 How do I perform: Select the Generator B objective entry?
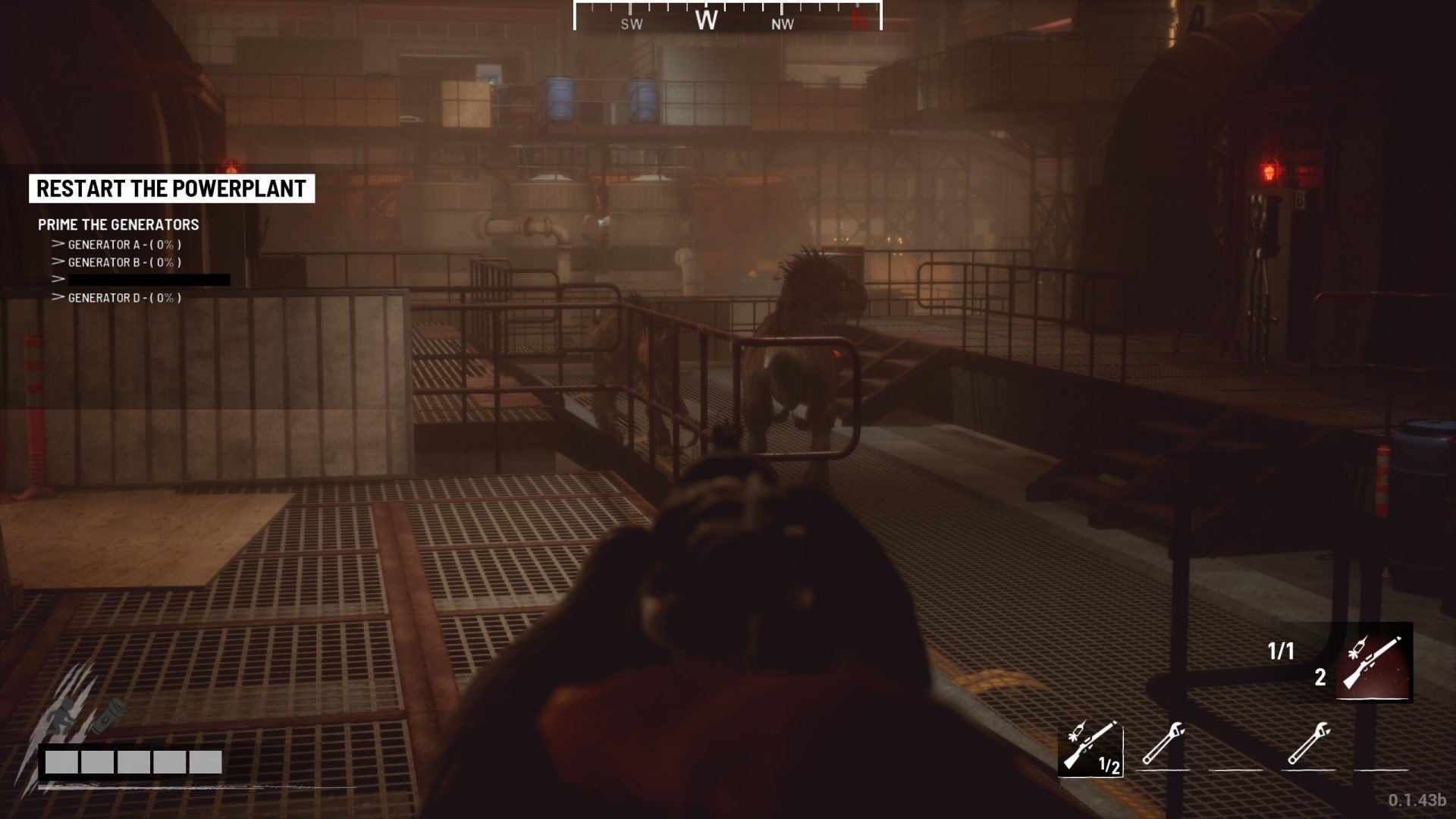pyautogui.click(x=124, y=262)
